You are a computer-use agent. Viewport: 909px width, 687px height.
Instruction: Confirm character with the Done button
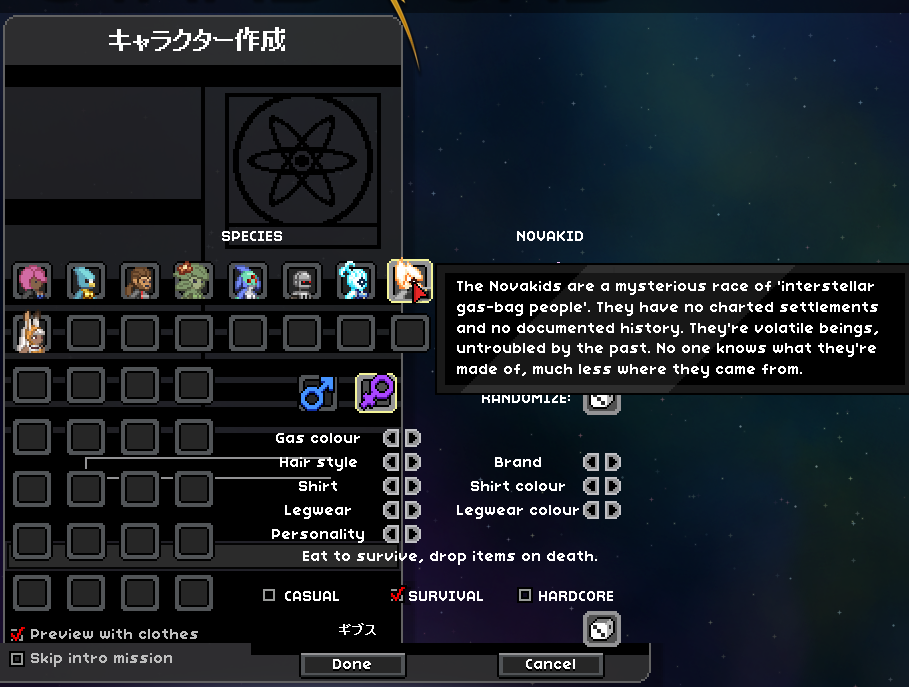(x=352, y=664)
